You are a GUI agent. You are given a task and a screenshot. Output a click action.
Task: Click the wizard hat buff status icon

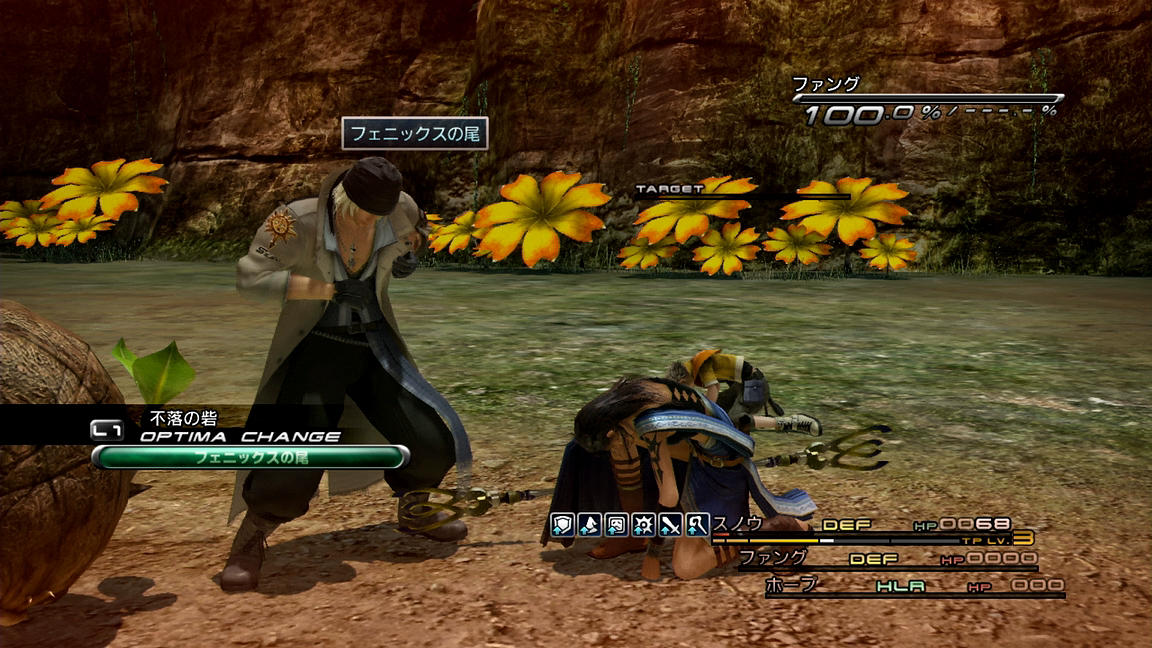[590, 523]
